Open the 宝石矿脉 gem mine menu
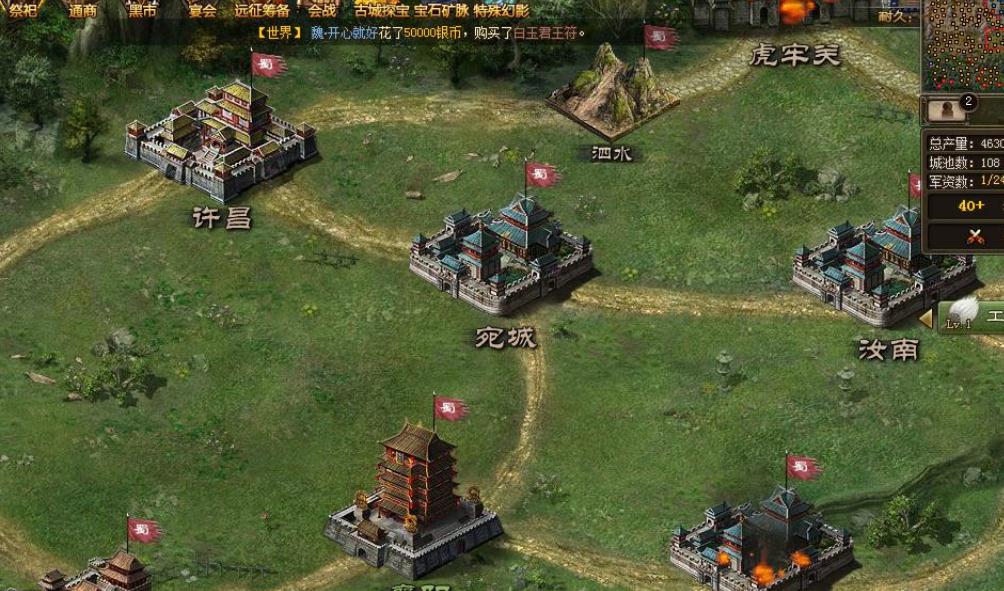Viewport: 1004px width, 591px height. [x=441, y=11]
